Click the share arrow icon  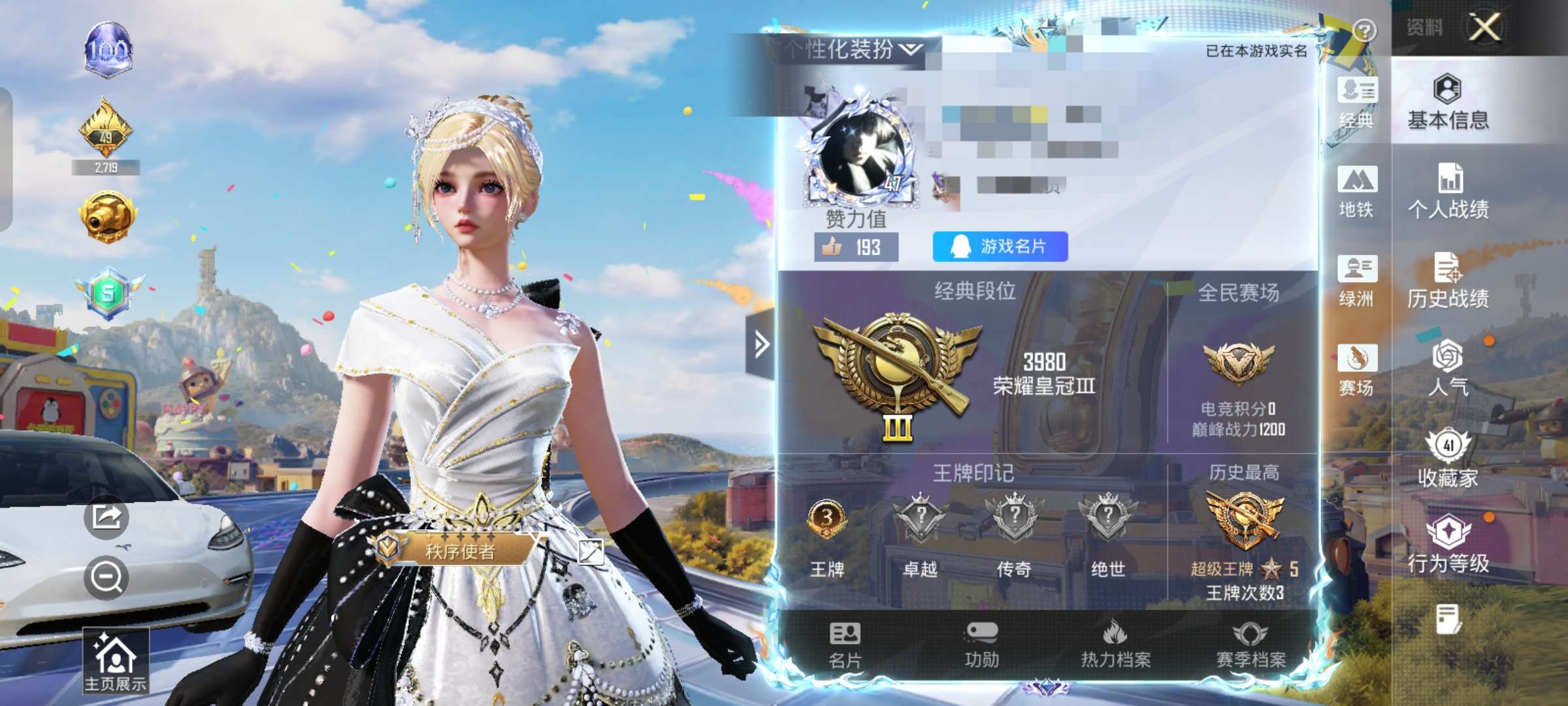click(106, 517)
